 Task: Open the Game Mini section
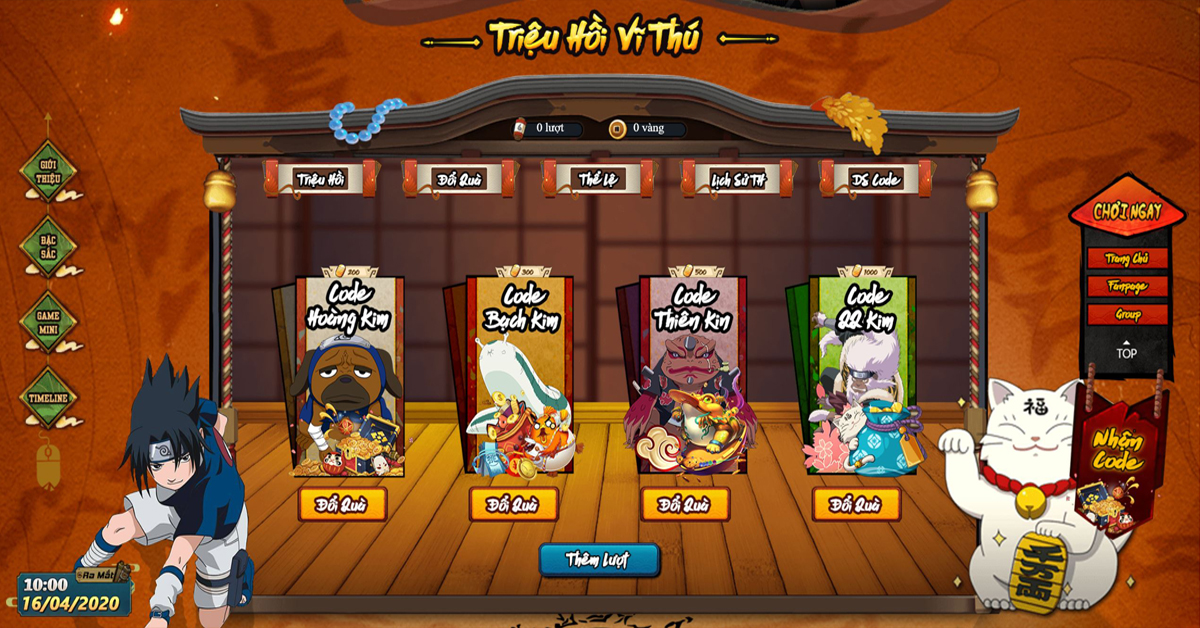pos(49,322)
